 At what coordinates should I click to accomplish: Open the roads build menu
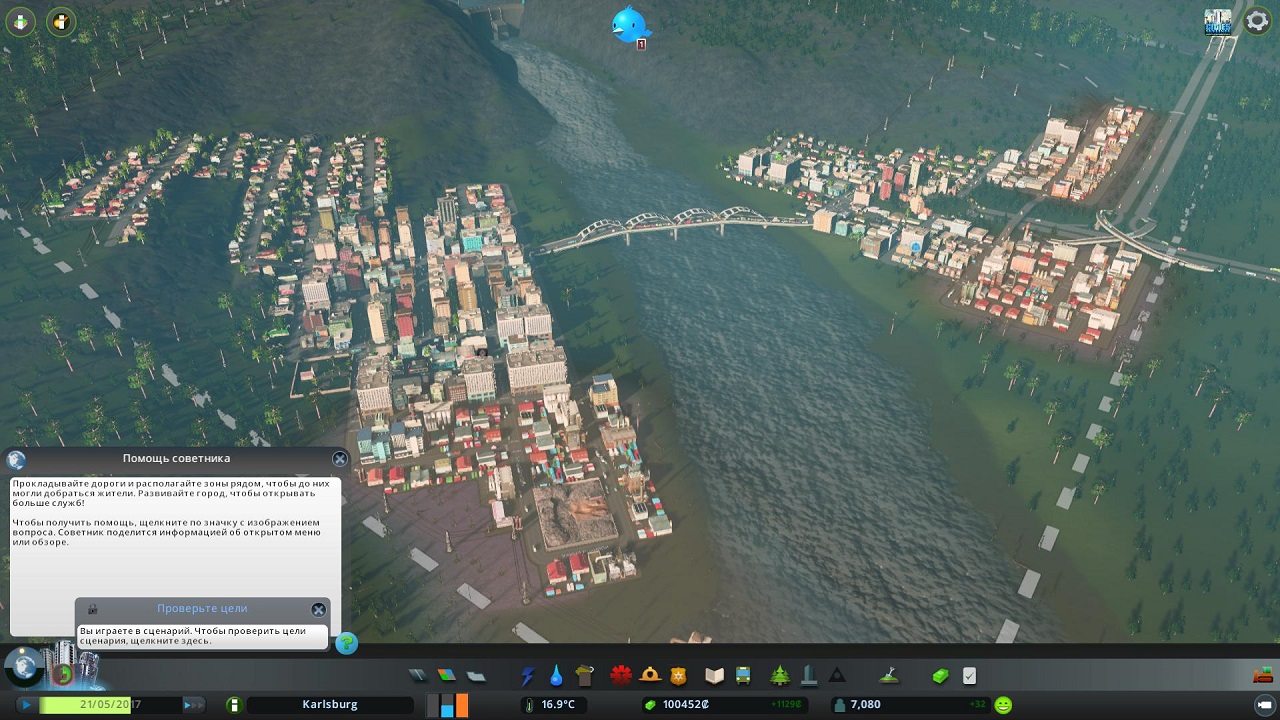(418, 676)
